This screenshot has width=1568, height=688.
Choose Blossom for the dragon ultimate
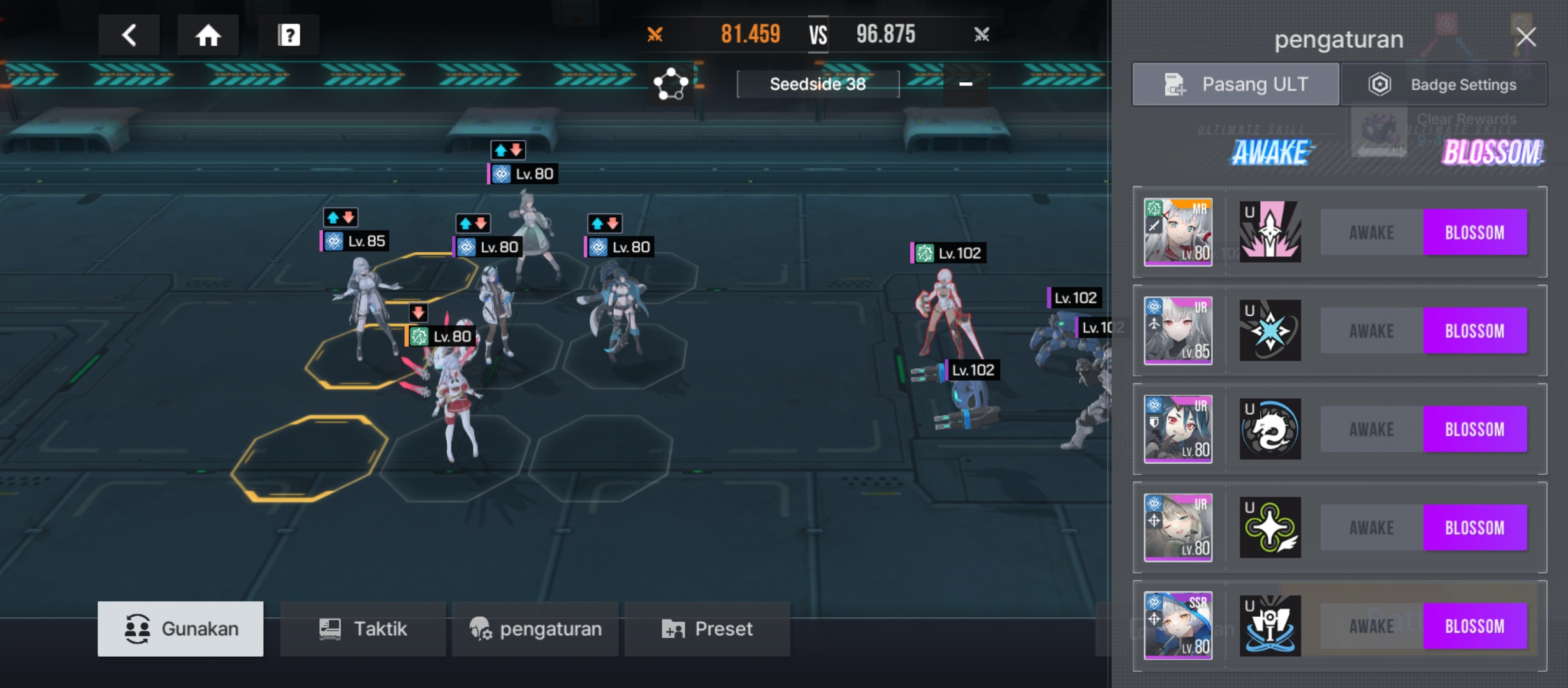point(1475,429)
